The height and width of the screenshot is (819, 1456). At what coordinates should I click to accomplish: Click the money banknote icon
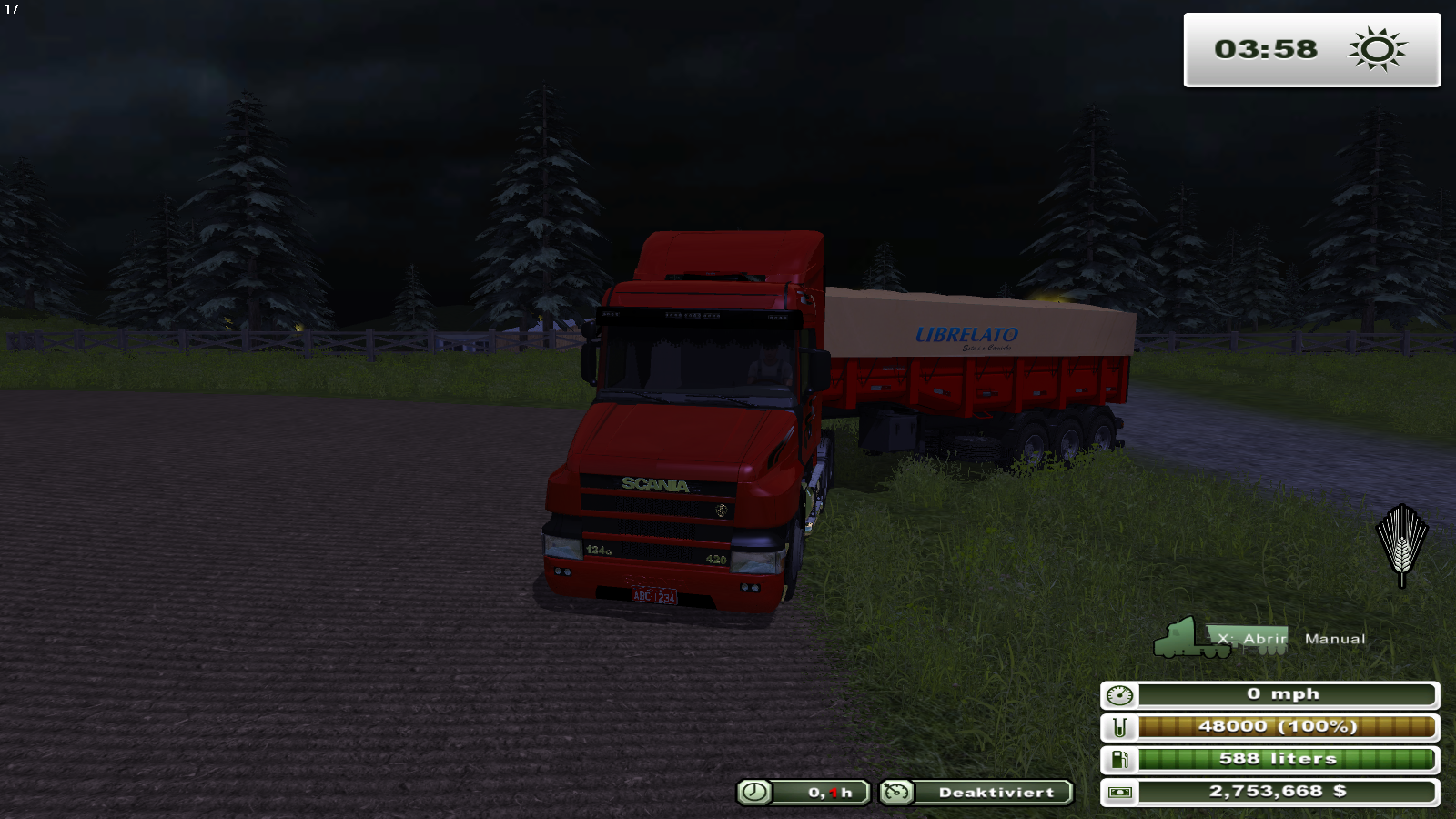pyautogui.click(x=1120, y=791)
